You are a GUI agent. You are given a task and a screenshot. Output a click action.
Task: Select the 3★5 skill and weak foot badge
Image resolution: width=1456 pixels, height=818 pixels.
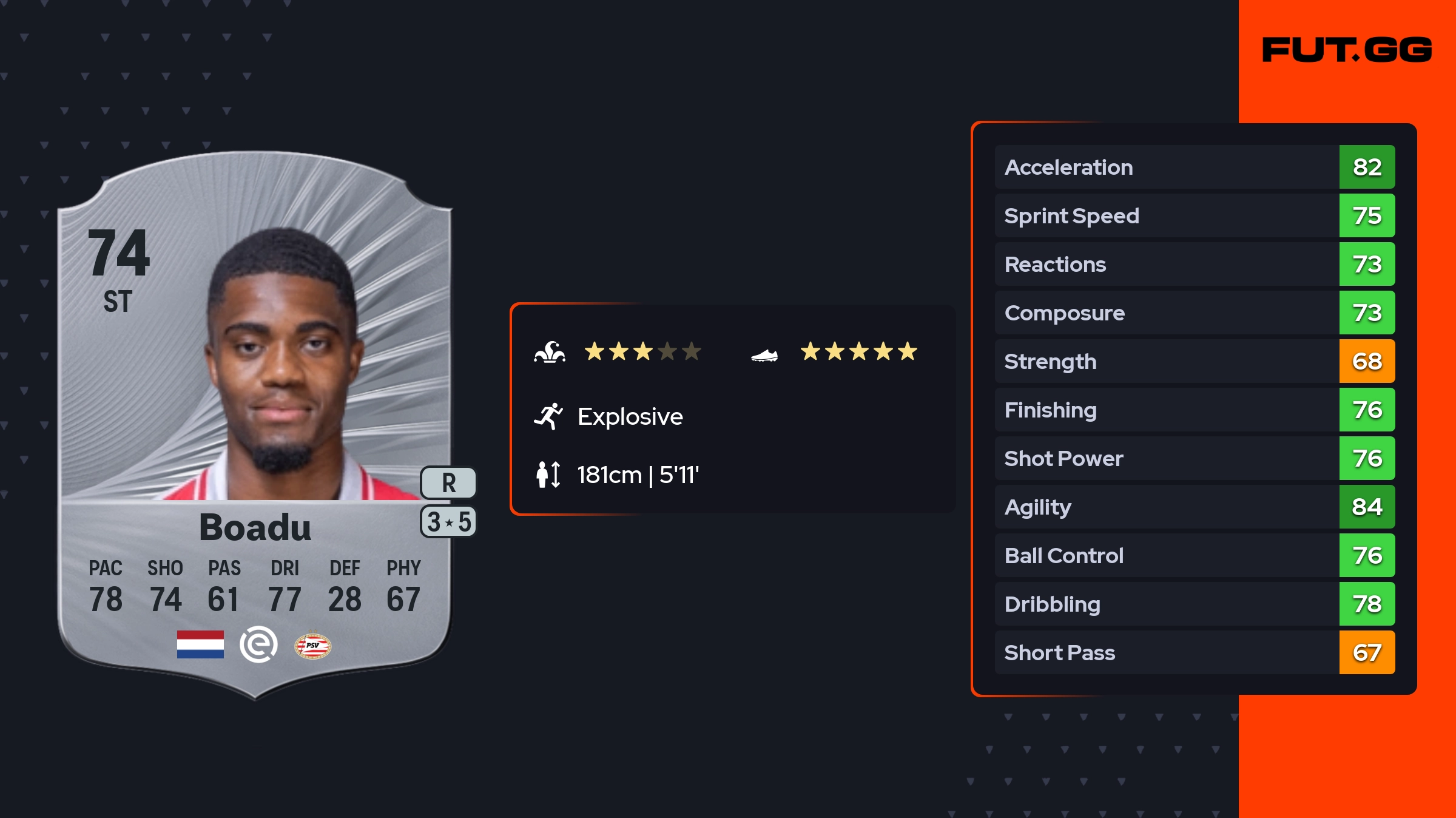coord(448,522)
